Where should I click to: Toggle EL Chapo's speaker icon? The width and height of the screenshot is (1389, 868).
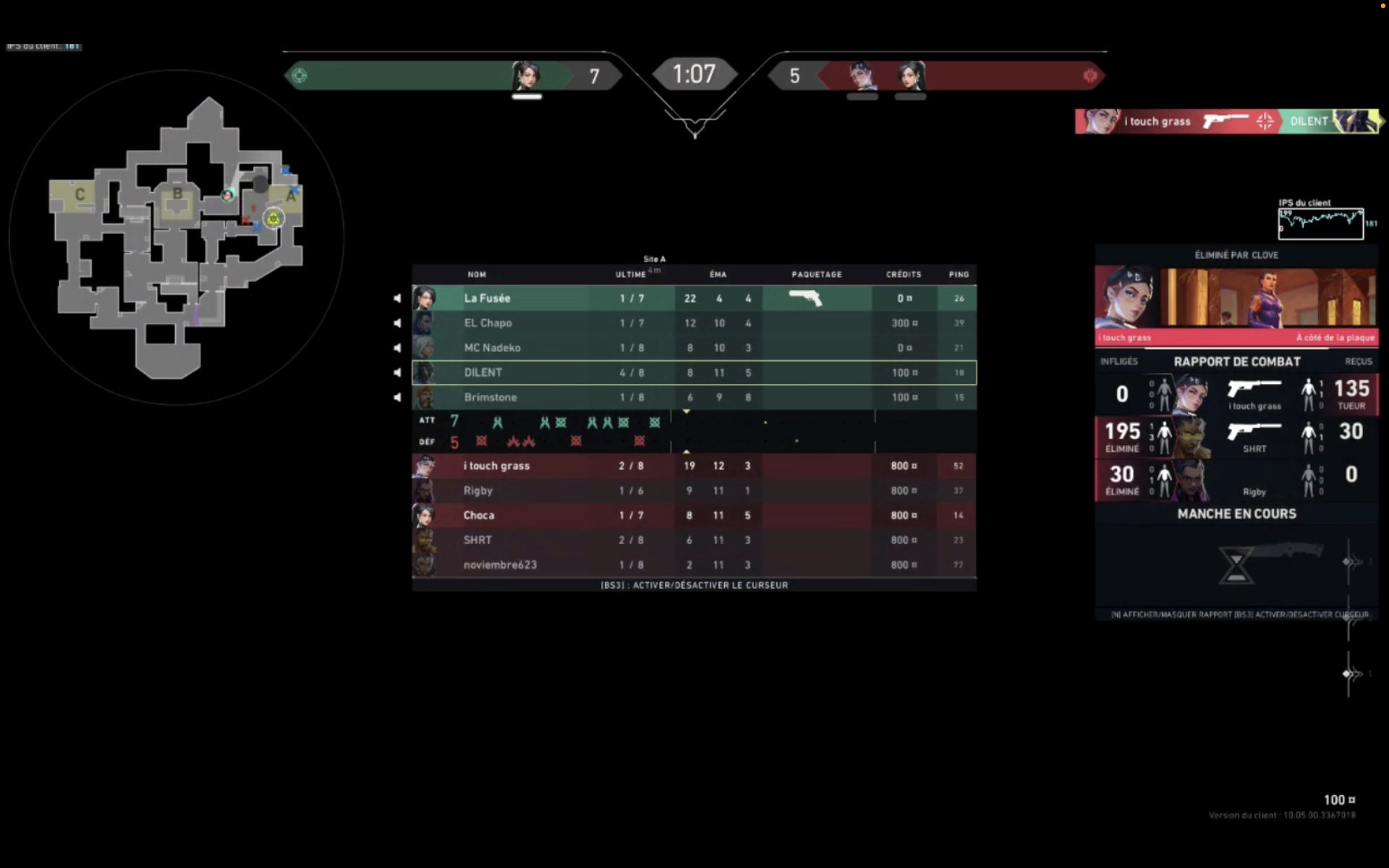coord(397,323)
